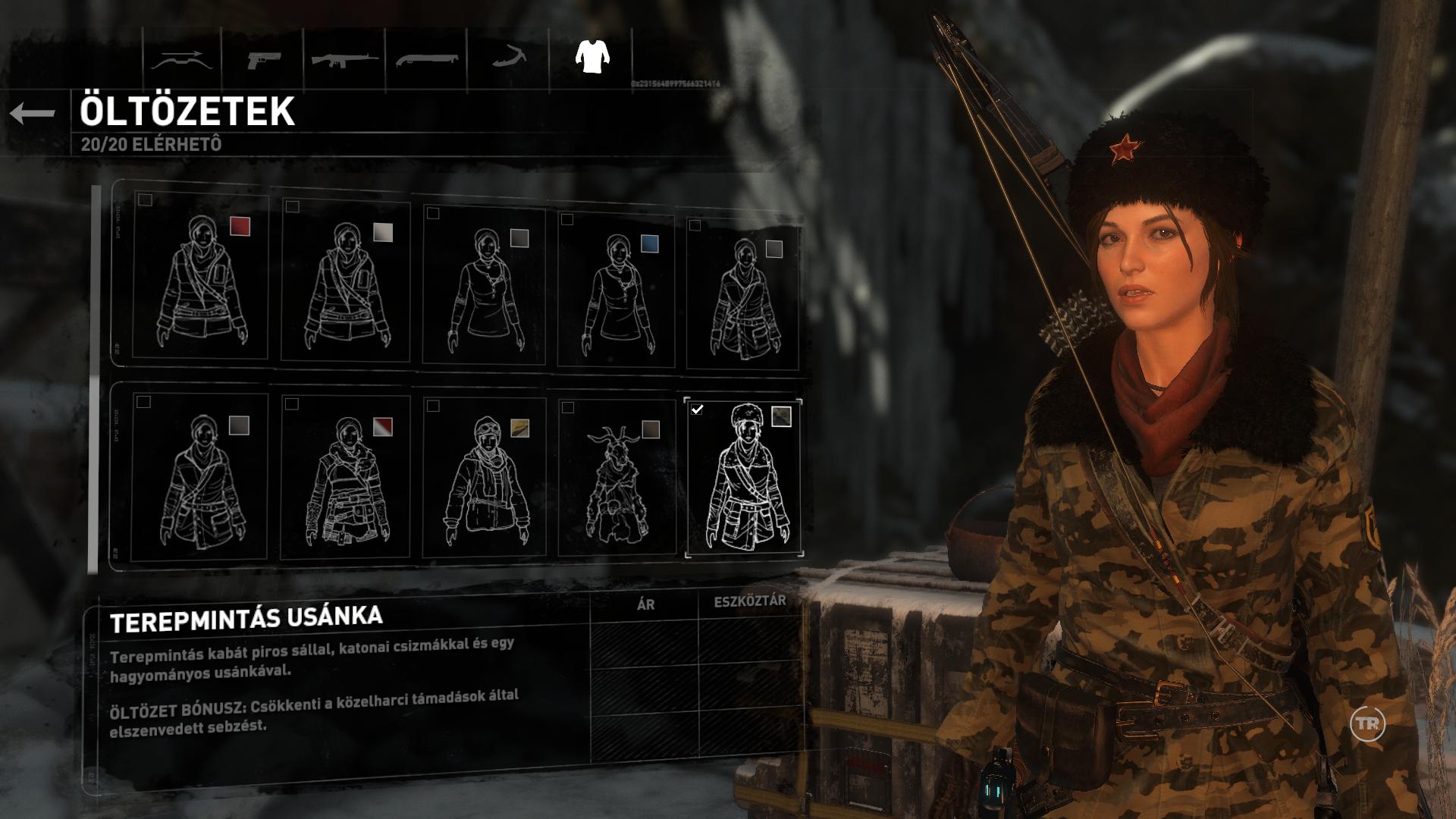Viewport: 1456px width, 819px height.
Task: Pick the henley shirt outfit with blue swatch
Action: click(x=616, y=292)
